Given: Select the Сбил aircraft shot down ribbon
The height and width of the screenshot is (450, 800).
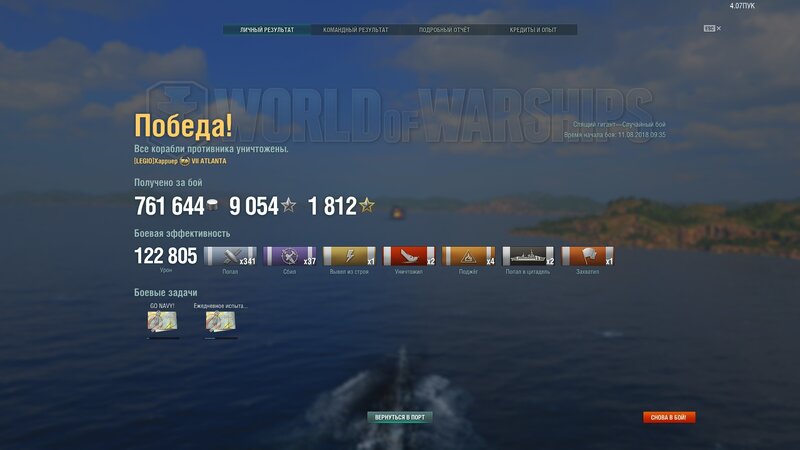Looking at the screenshot, I should 289,256.
